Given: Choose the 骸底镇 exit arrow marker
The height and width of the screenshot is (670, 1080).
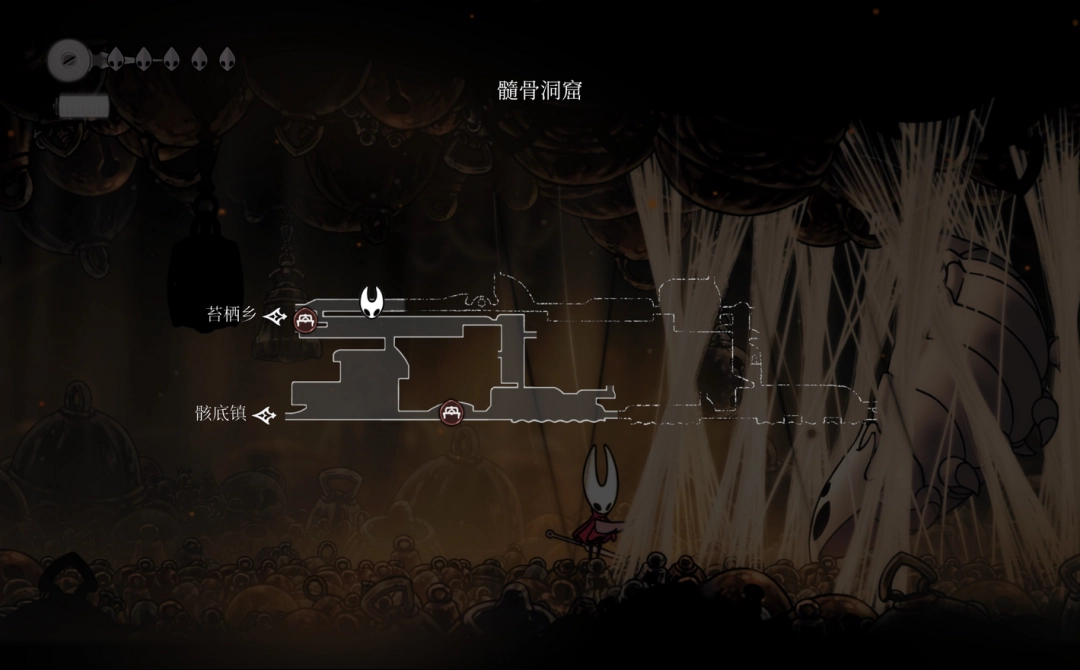Looking at the screenshot, I should [265, 415].
